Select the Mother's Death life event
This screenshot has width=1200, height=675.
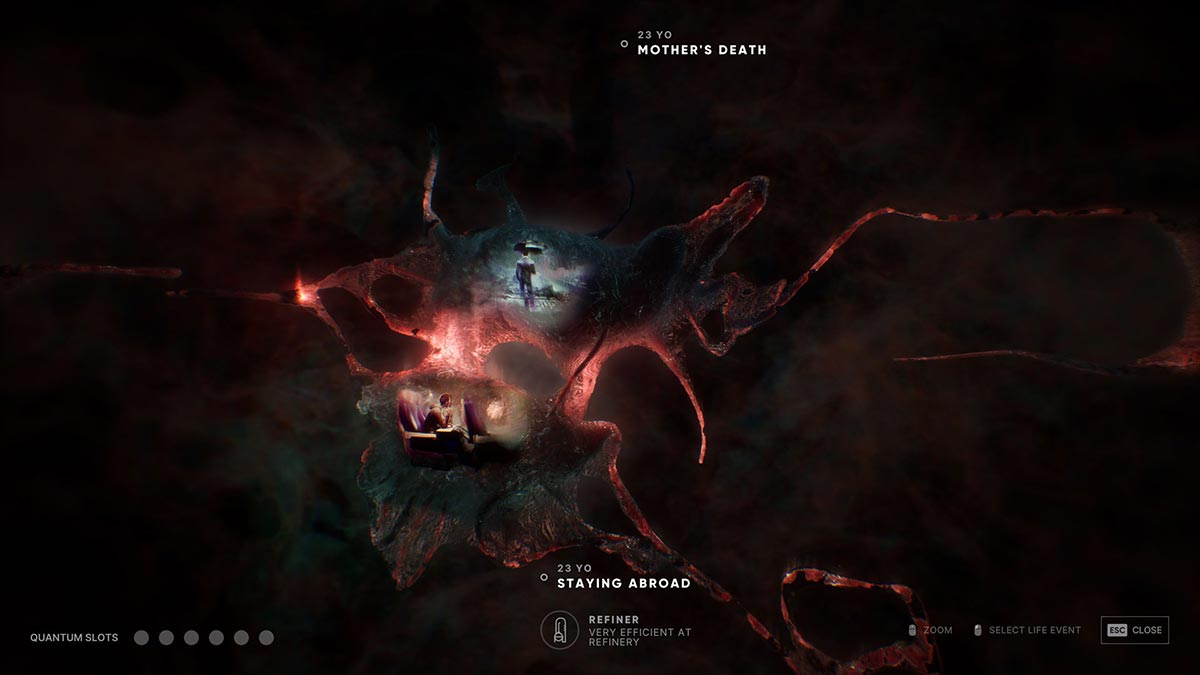coord(701,49)
